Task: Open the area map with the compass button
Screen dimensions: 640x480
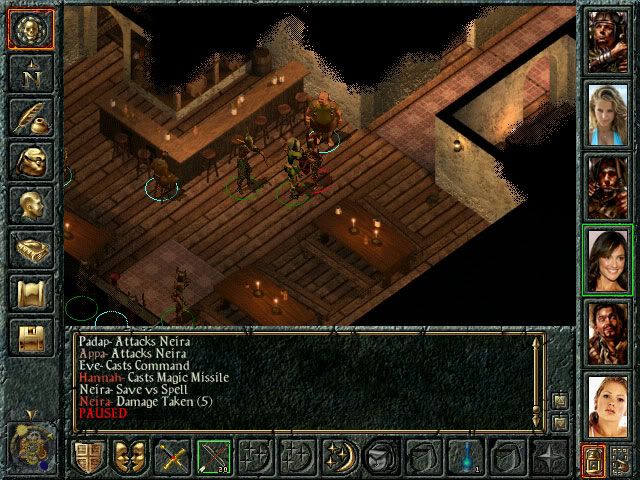Action: [x=29, y=74]
